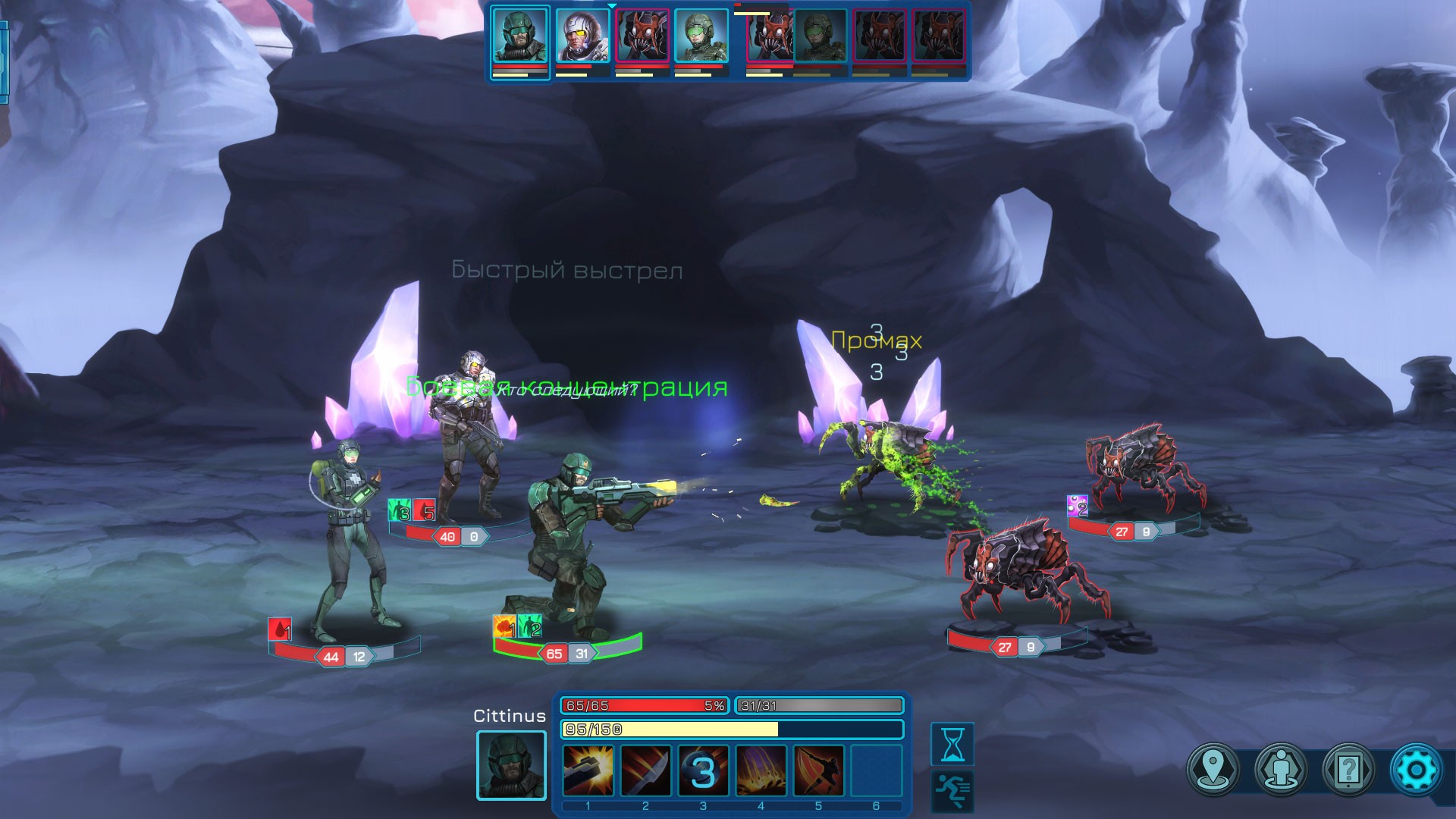
Task: Open the character screen button
Action: tap(1281, 770)
